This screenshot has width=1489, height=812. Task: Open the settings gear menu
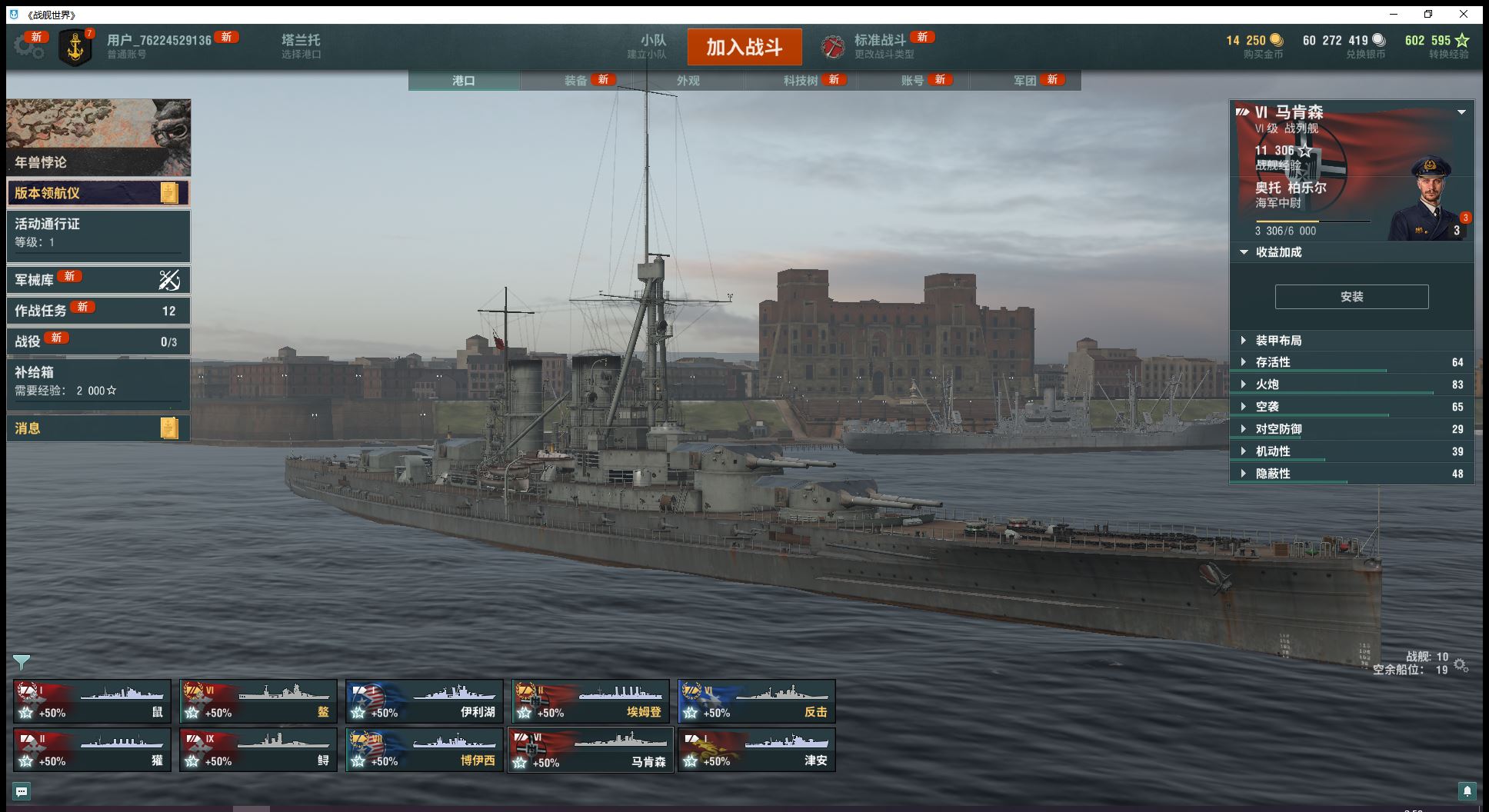(x=28, y=46)
